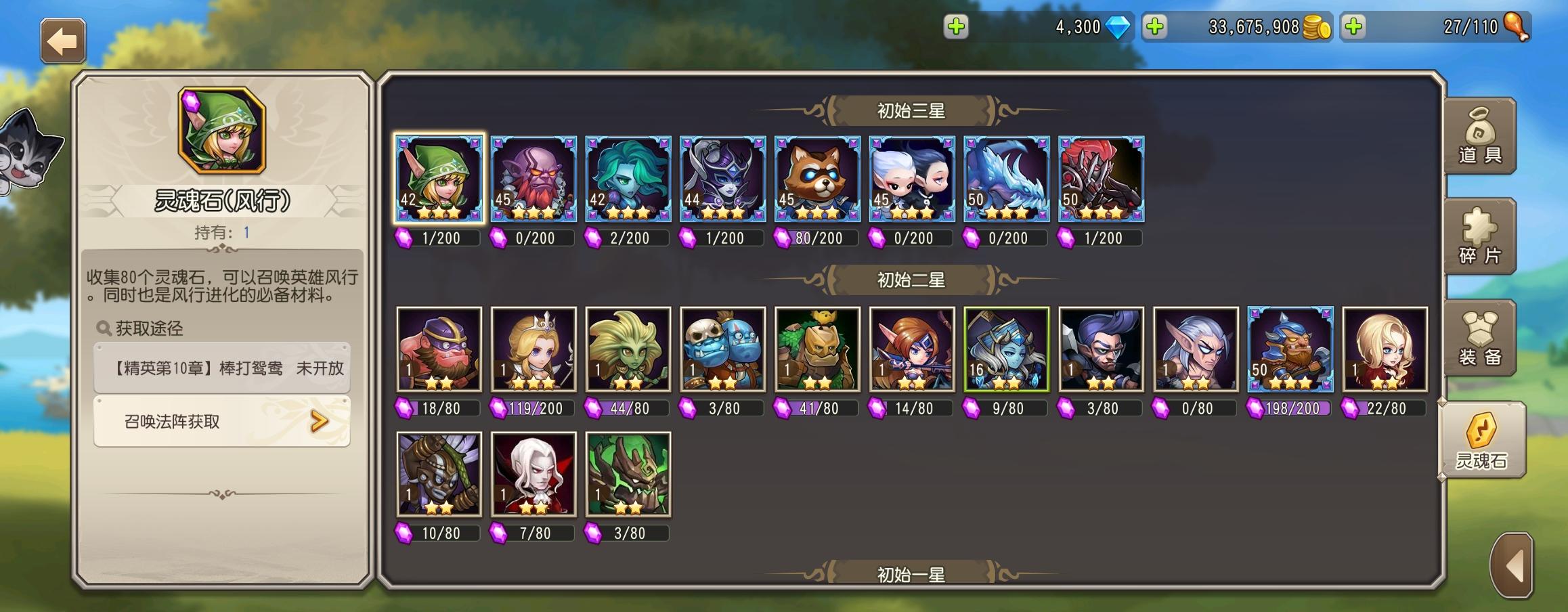The height and width of the screenshot is (612, 1568).
Task: Click the 【精英第10章】棒打鸳鸯 entry
Action: [220, 370]
